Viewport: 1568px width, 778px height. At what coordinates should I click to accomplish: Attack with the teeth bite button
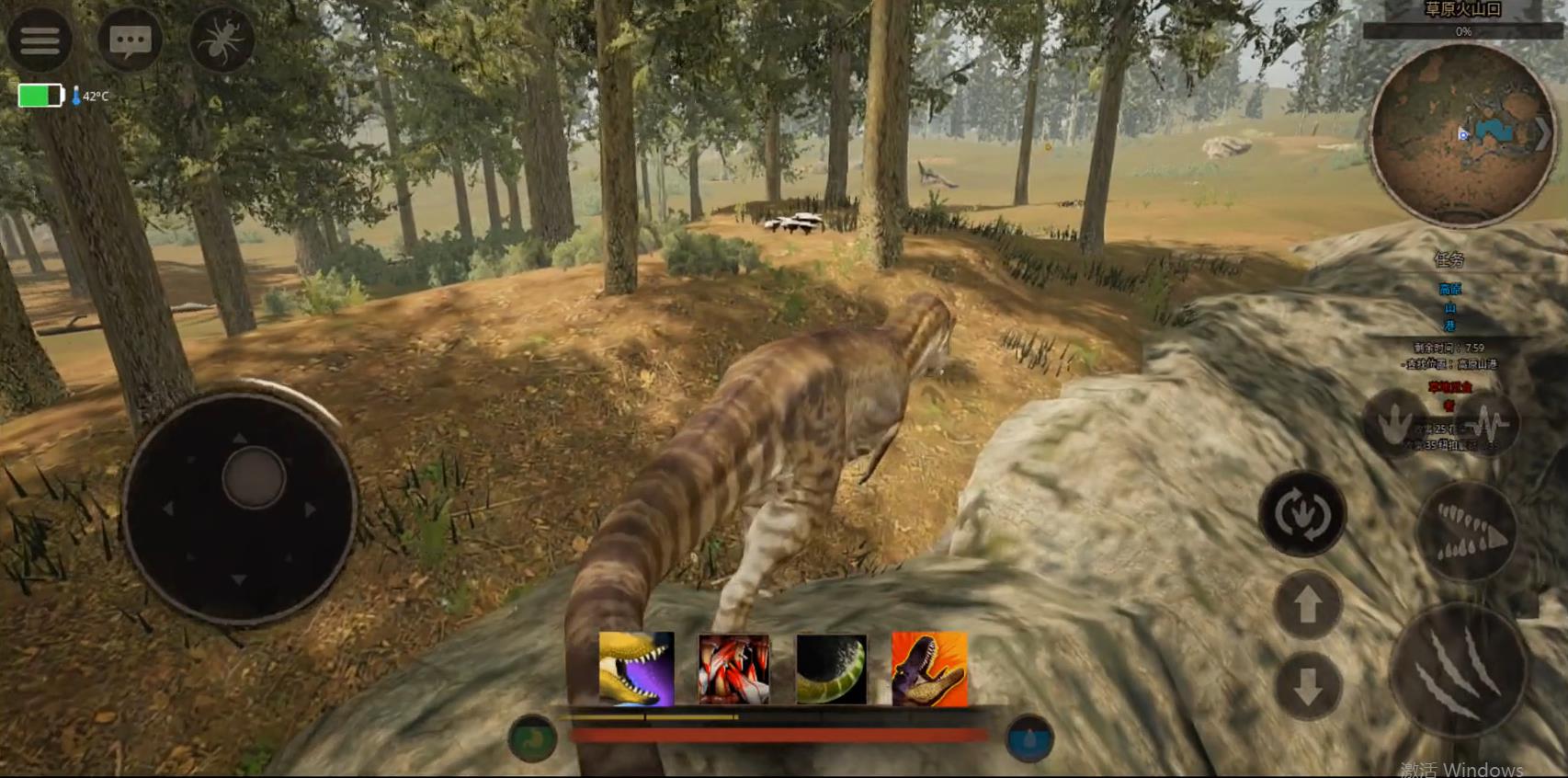click(x=1467, y=532)
